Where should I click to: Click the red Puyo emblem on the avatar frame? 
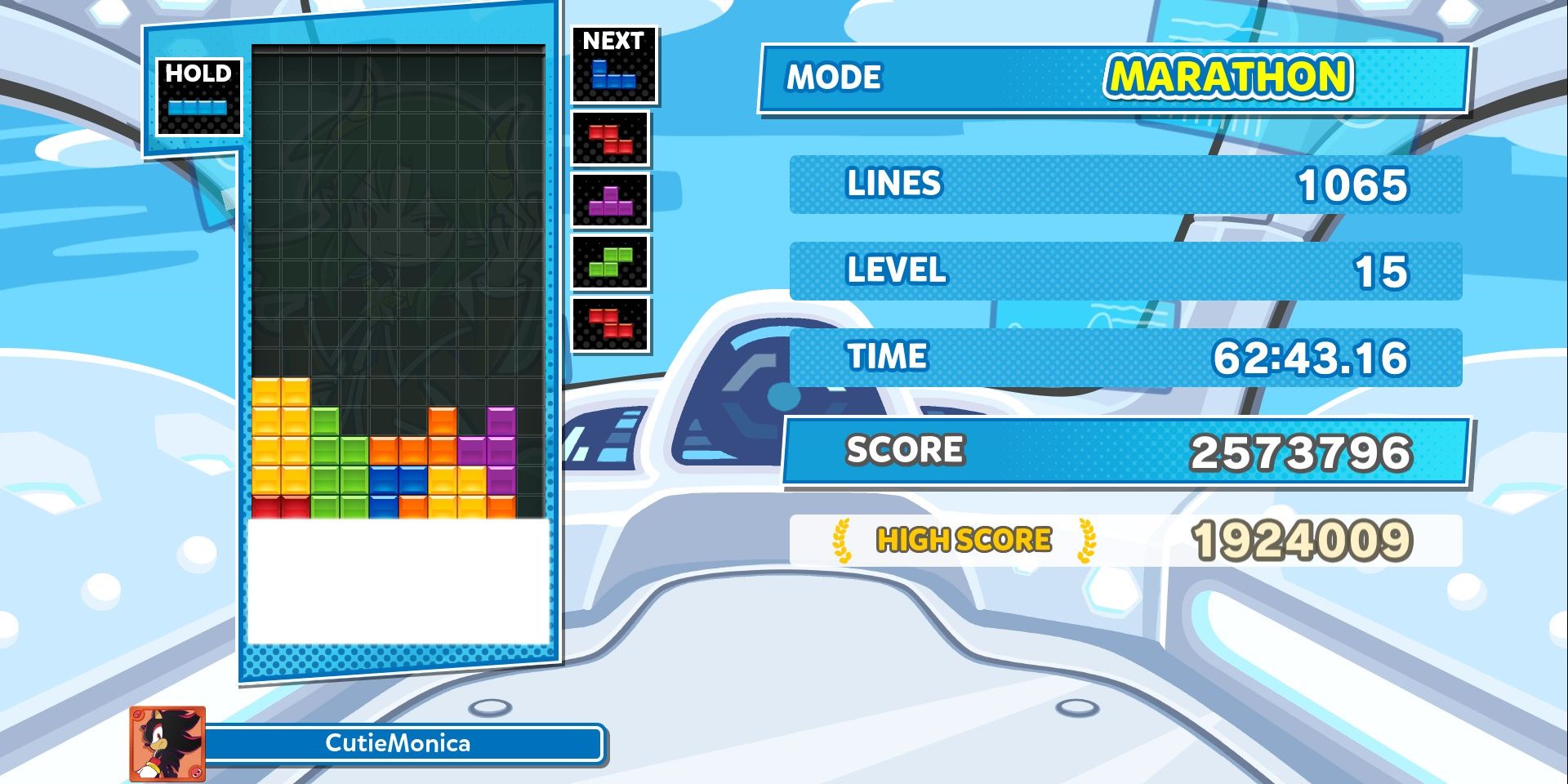coord(196,773)
